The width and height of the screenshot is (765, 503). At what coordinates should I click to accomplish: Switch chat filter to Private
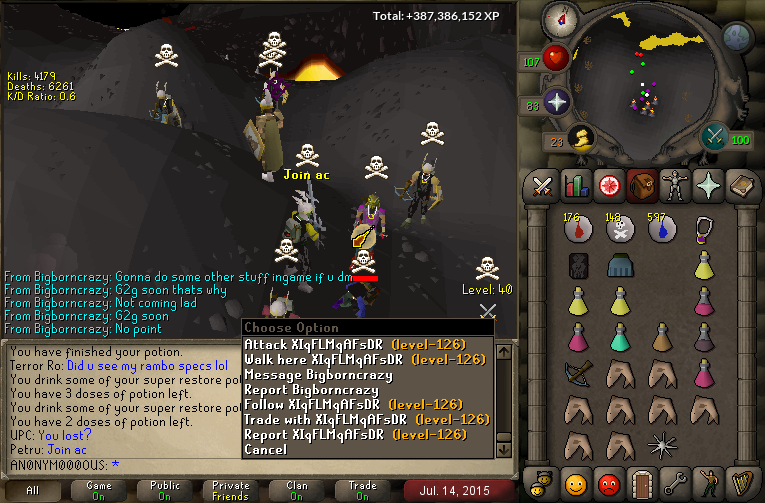[231, 489]
